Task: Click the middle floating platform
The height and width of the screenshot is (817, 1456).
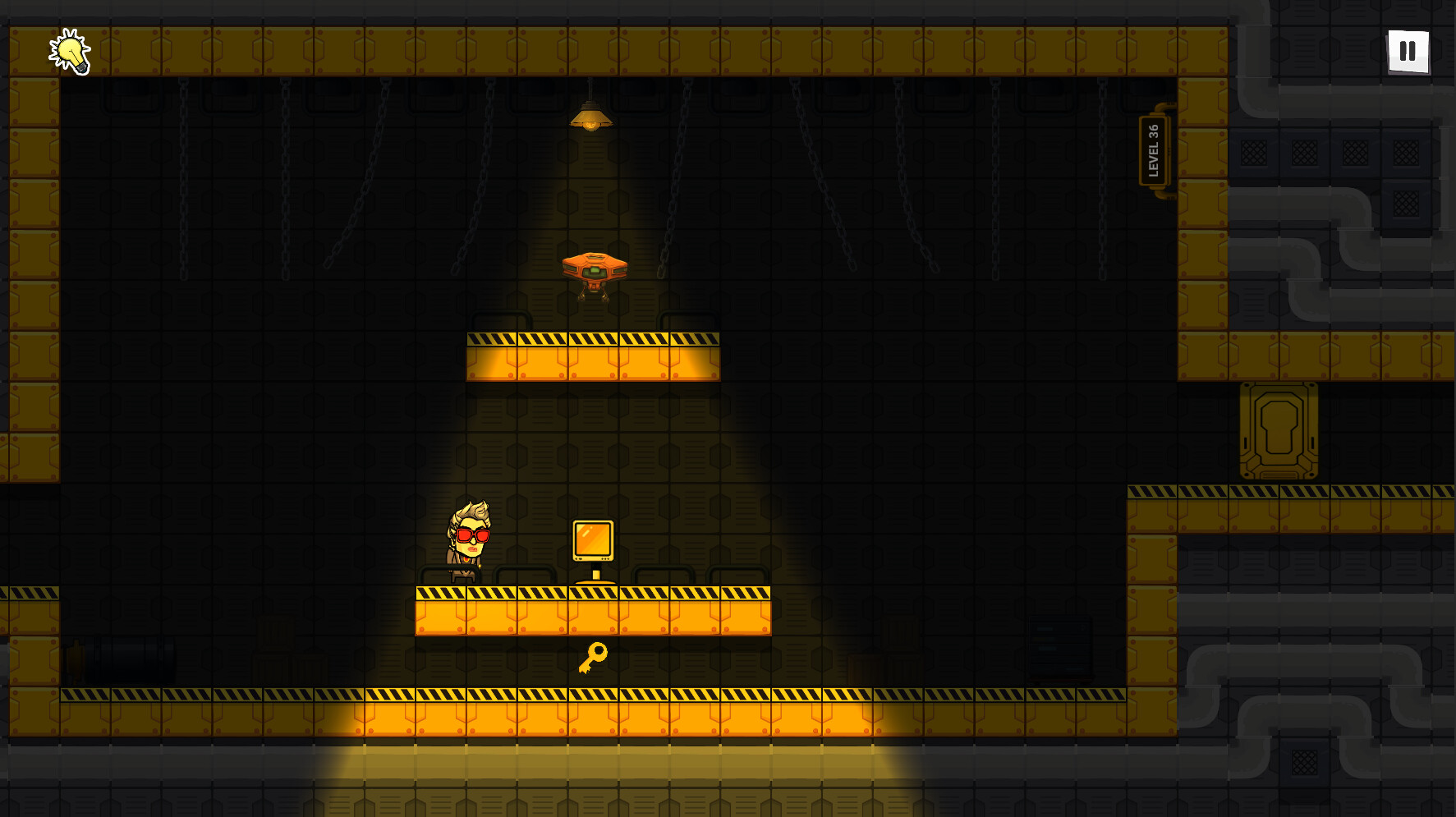Action: coord(593,357)
